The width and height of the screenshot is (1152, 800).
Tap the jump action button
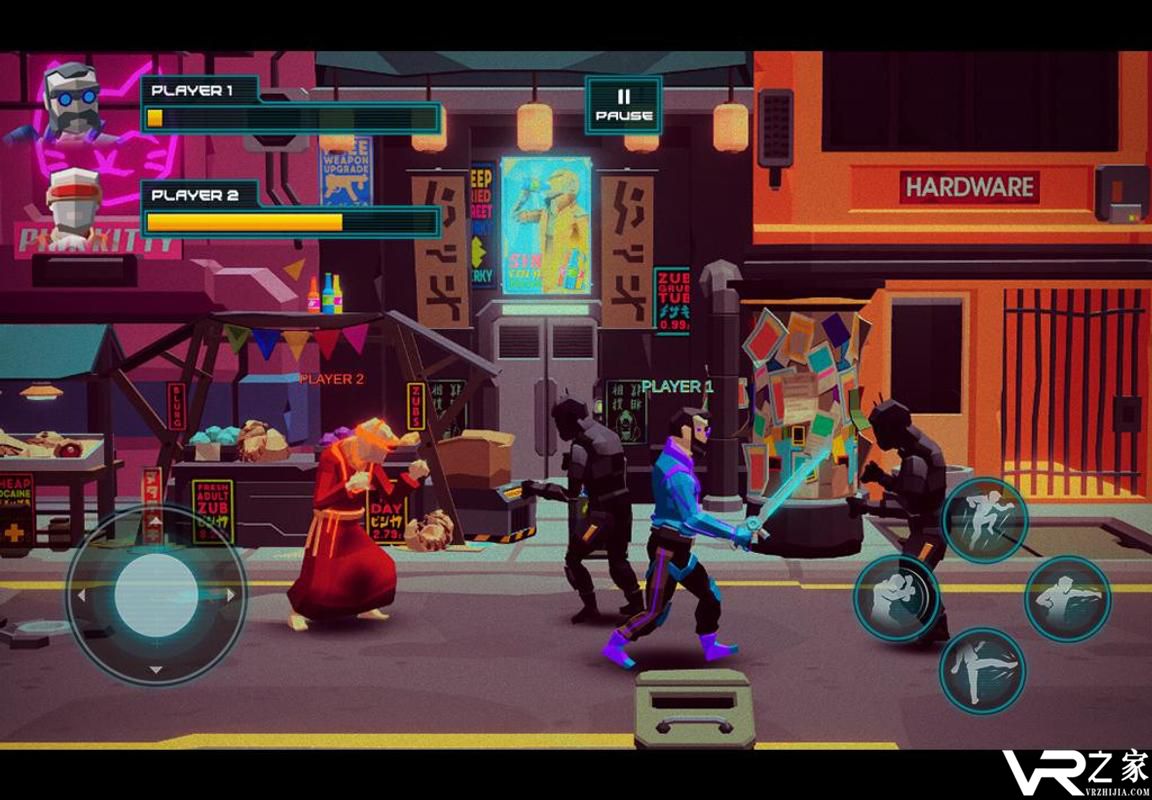pos(984,520)
